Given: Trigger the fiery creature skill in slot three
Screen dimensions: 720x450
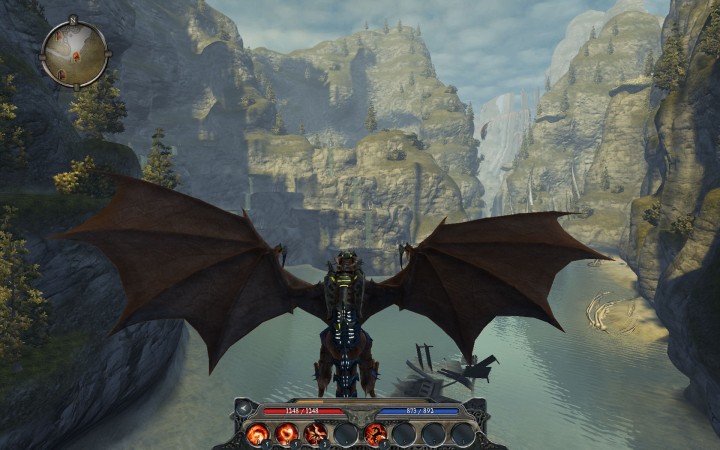Looking at the screenshot, I should point(316,433).
